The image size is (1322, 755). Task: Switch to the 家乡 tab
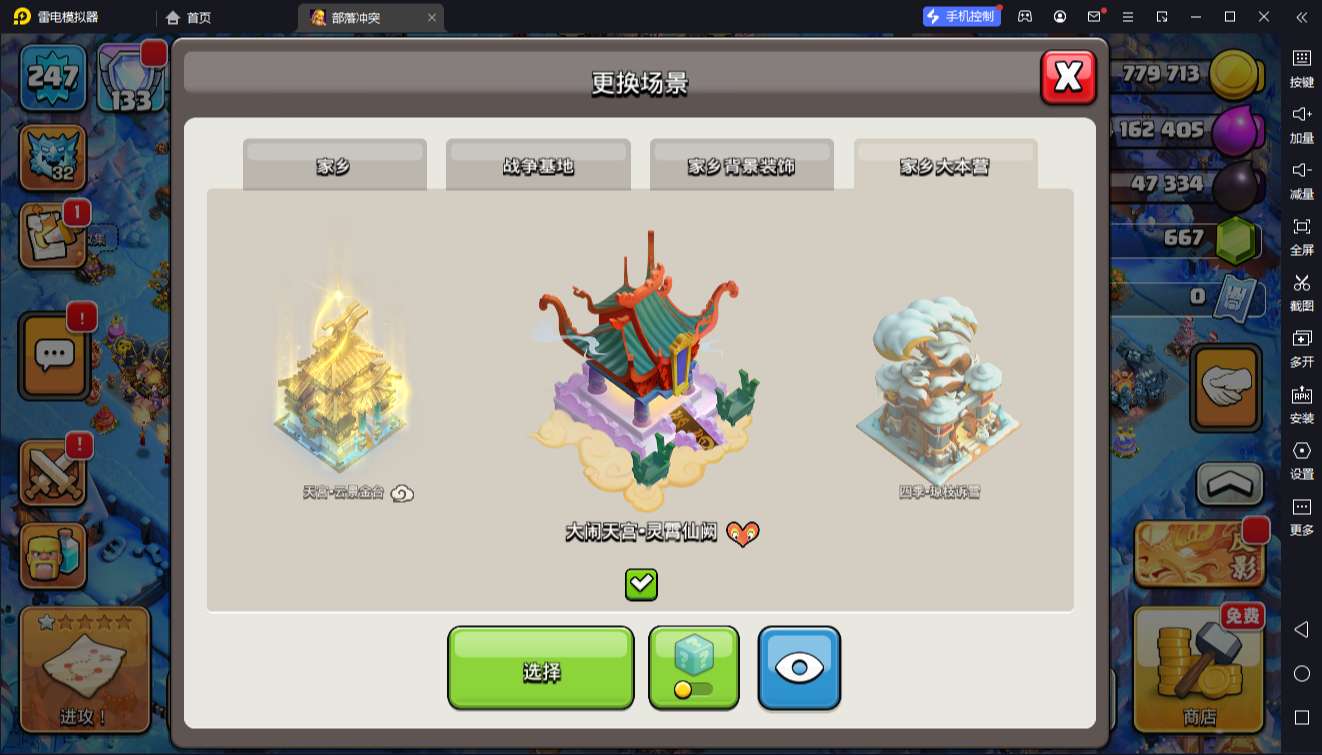pos(334,165)
